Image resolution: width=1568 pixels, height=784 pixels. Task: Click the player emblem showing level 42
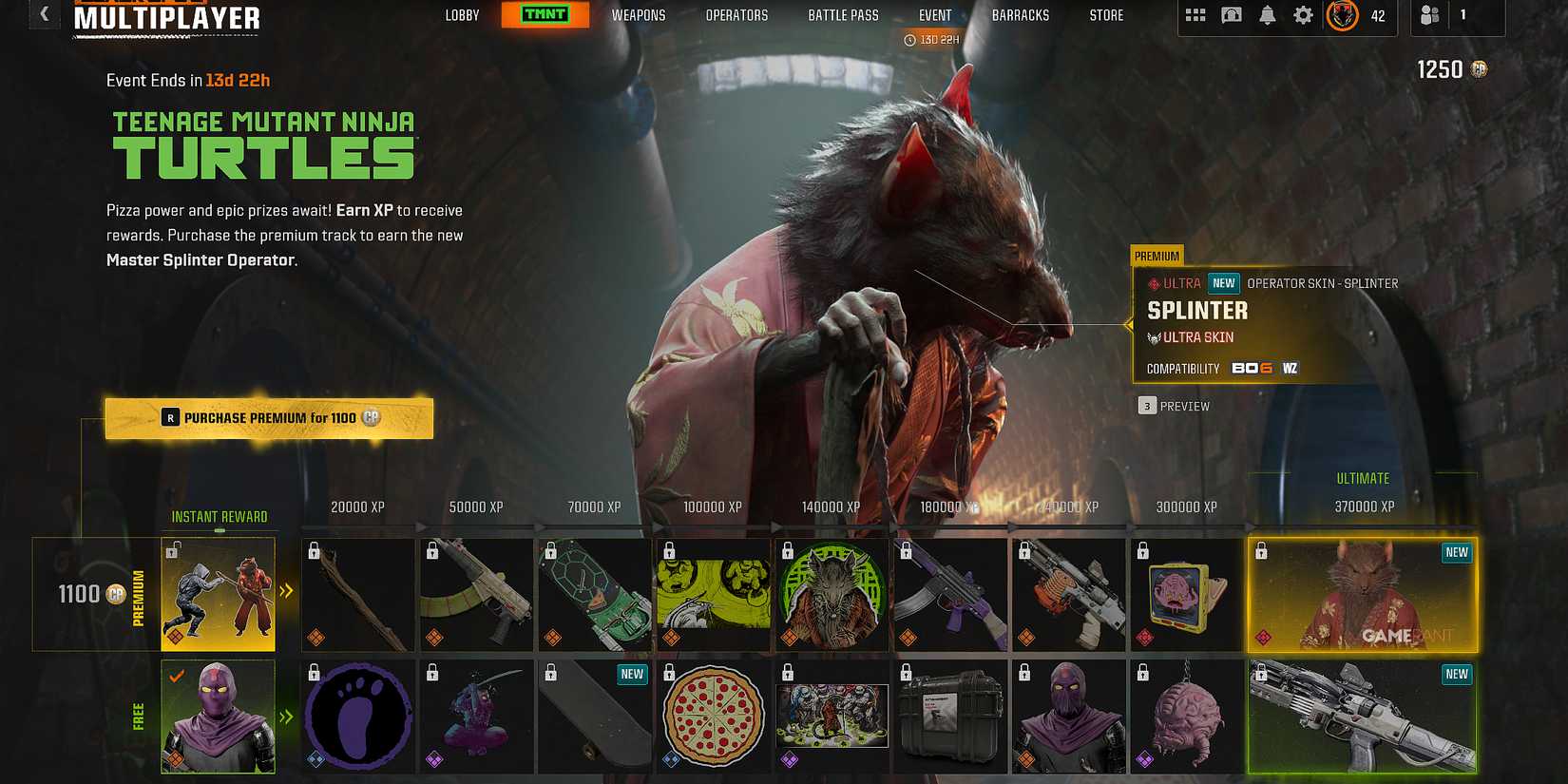pyautogui.click(x=1346, y=16)
